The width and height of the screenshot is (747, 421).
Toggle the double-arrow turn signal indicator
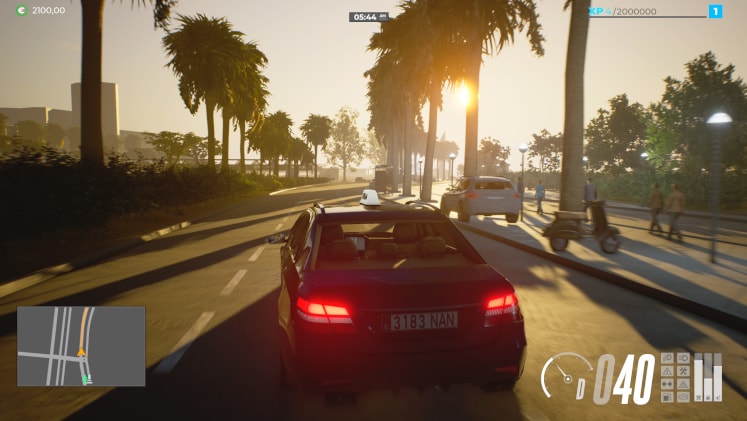[x=667, y=384]
